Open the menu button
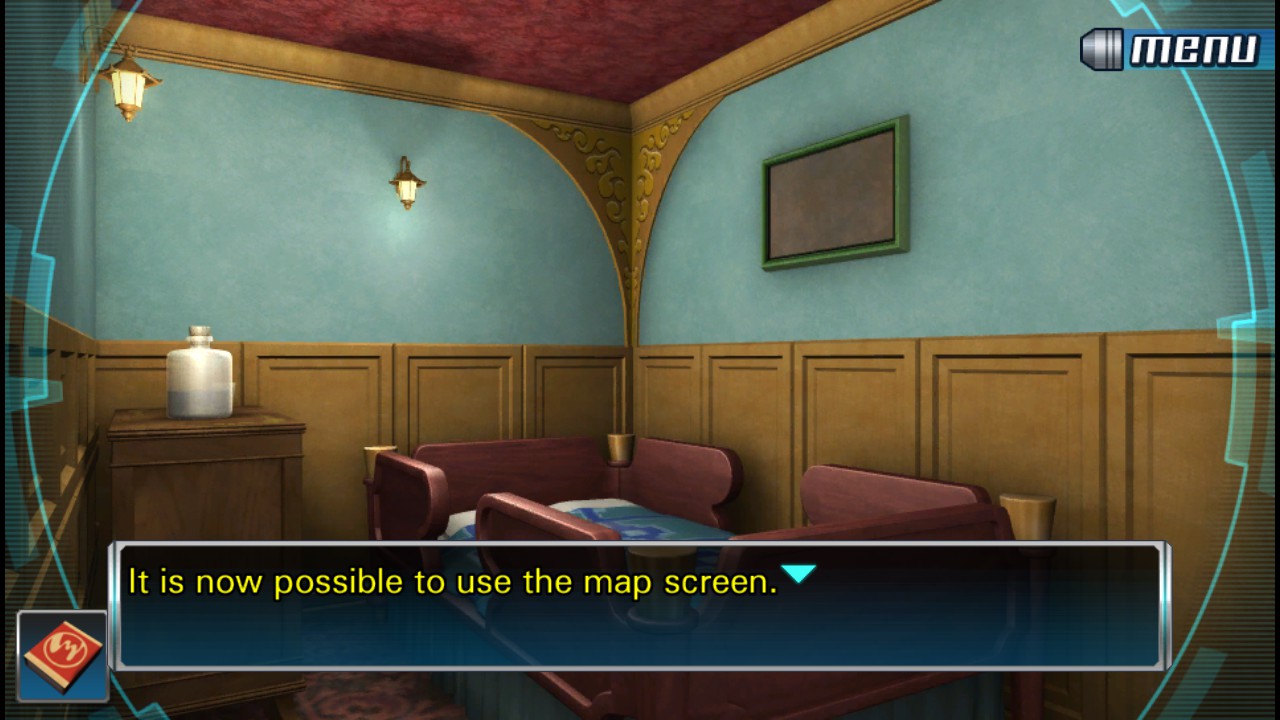1280x720 pixels. pyautogui.click(x=1170, y=49)
